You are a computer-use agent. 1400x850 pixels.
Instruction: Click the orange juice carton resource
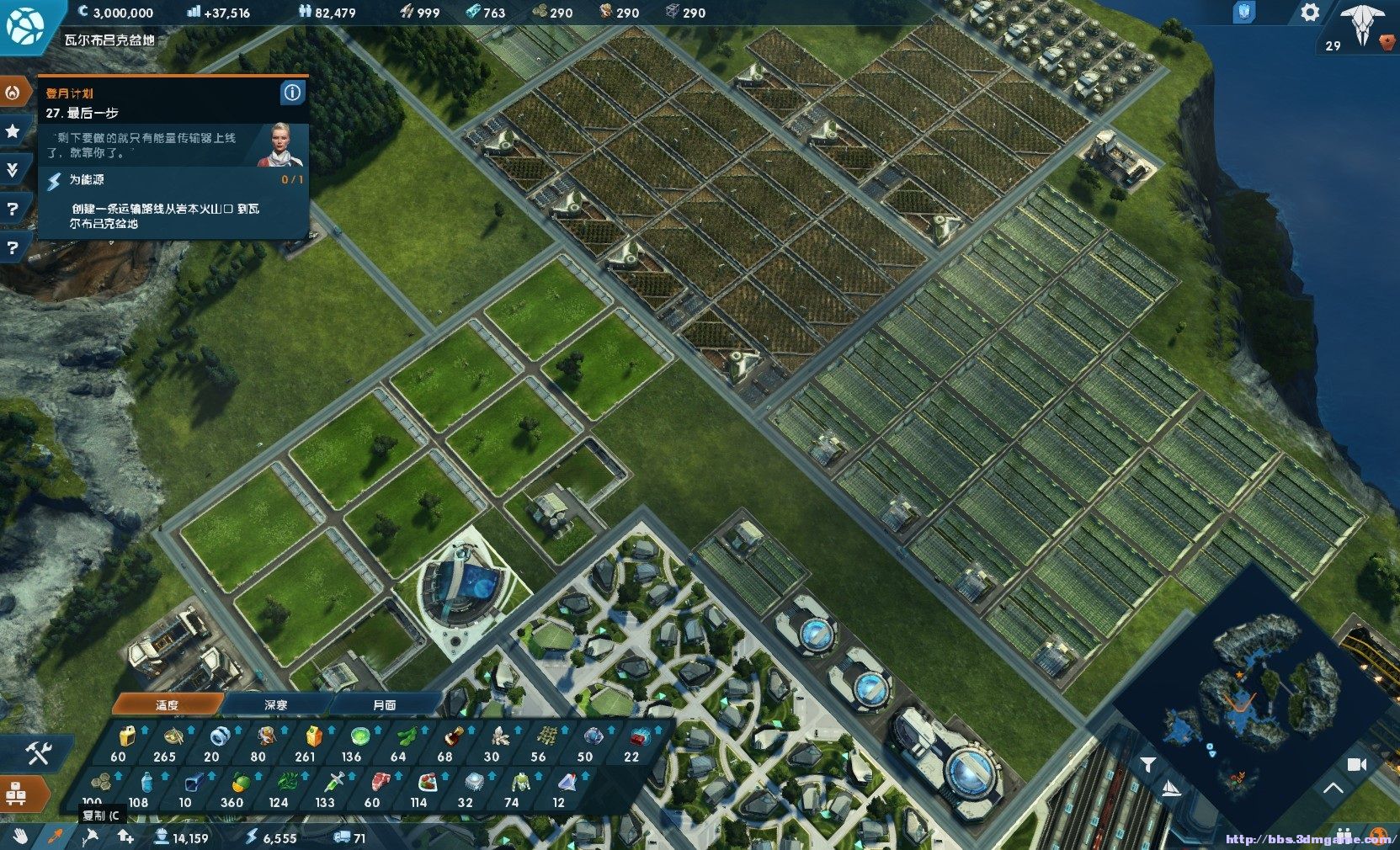point(313,737)
